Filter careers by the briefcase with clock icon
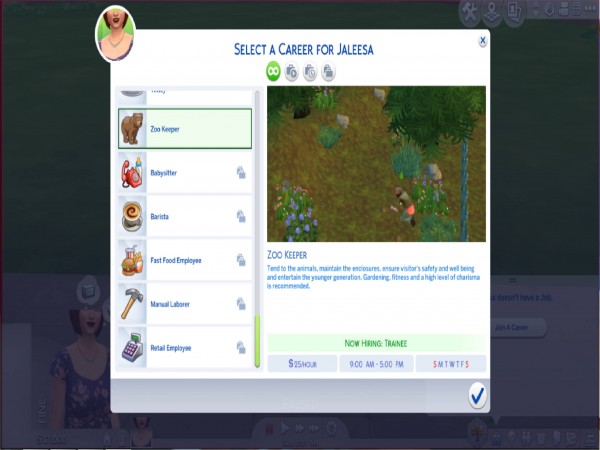600x450 pixels. [310, 72]
